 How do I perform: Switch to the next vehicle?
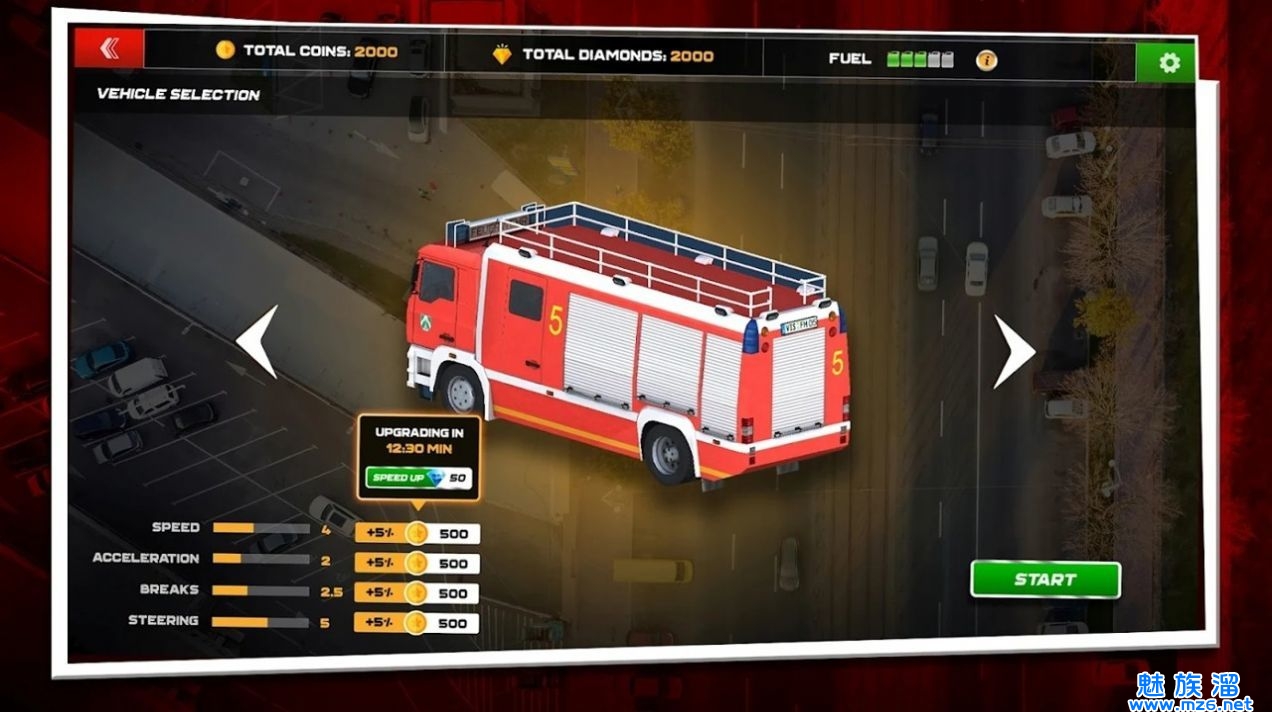tap(1013, 351)
